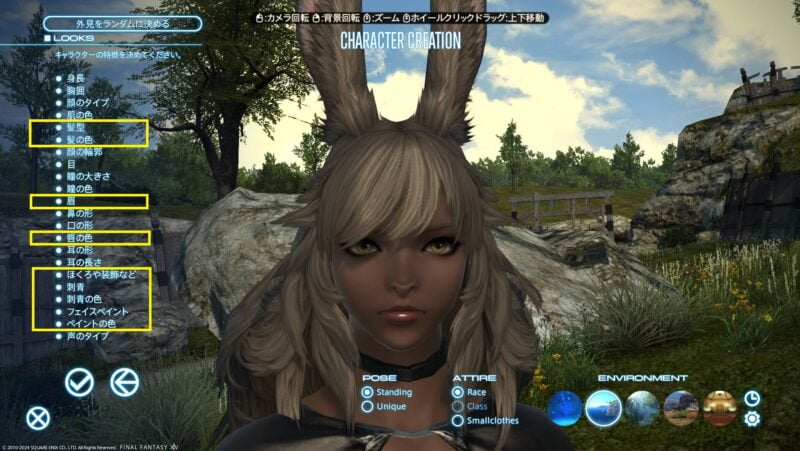Click the clock time-of-day icon
Screen dimensions: 800x451
(752, 398)
